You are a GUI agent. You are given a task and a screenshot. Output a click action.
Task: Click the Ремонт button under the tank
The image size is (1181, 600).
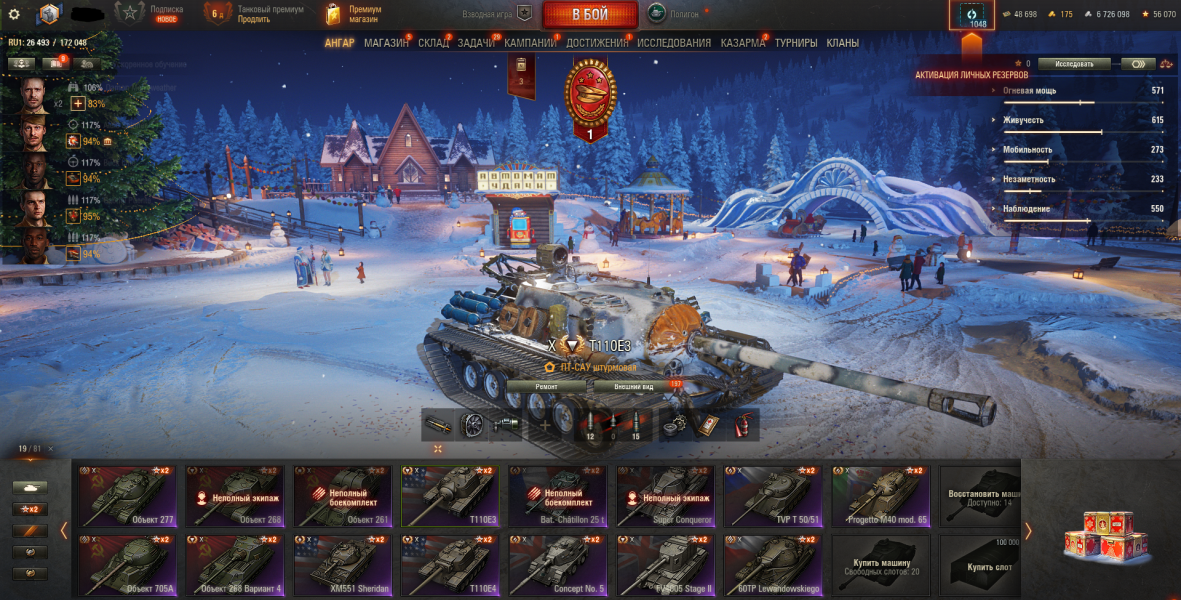click(x=546, y=386)
